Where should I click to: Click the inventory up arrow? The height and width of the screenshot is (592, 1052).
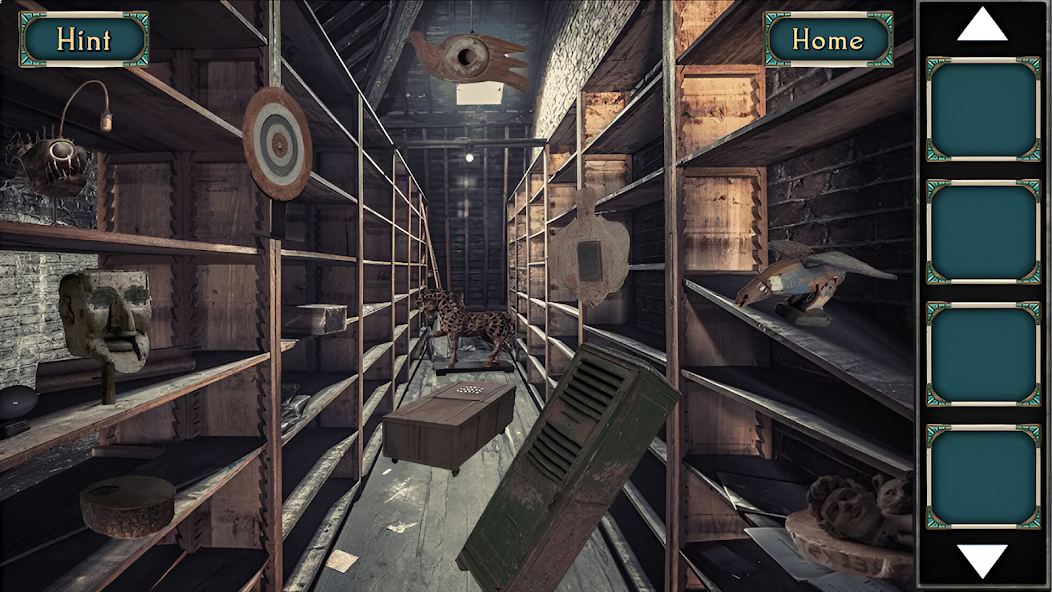[981, 25]
